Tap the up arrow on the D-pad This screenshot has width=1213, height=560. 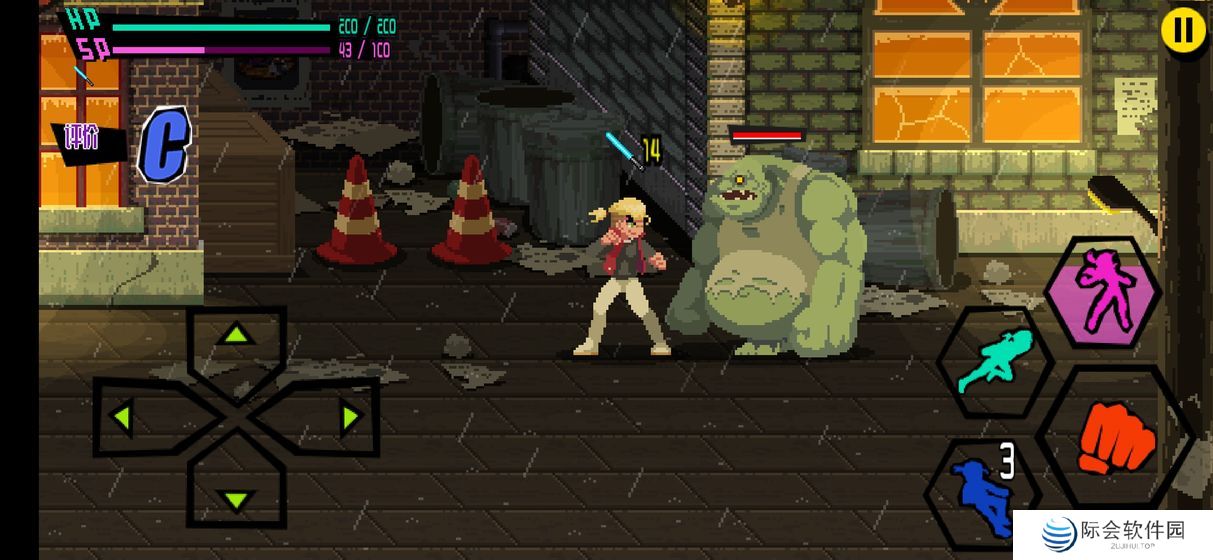[x=236, y=336]
